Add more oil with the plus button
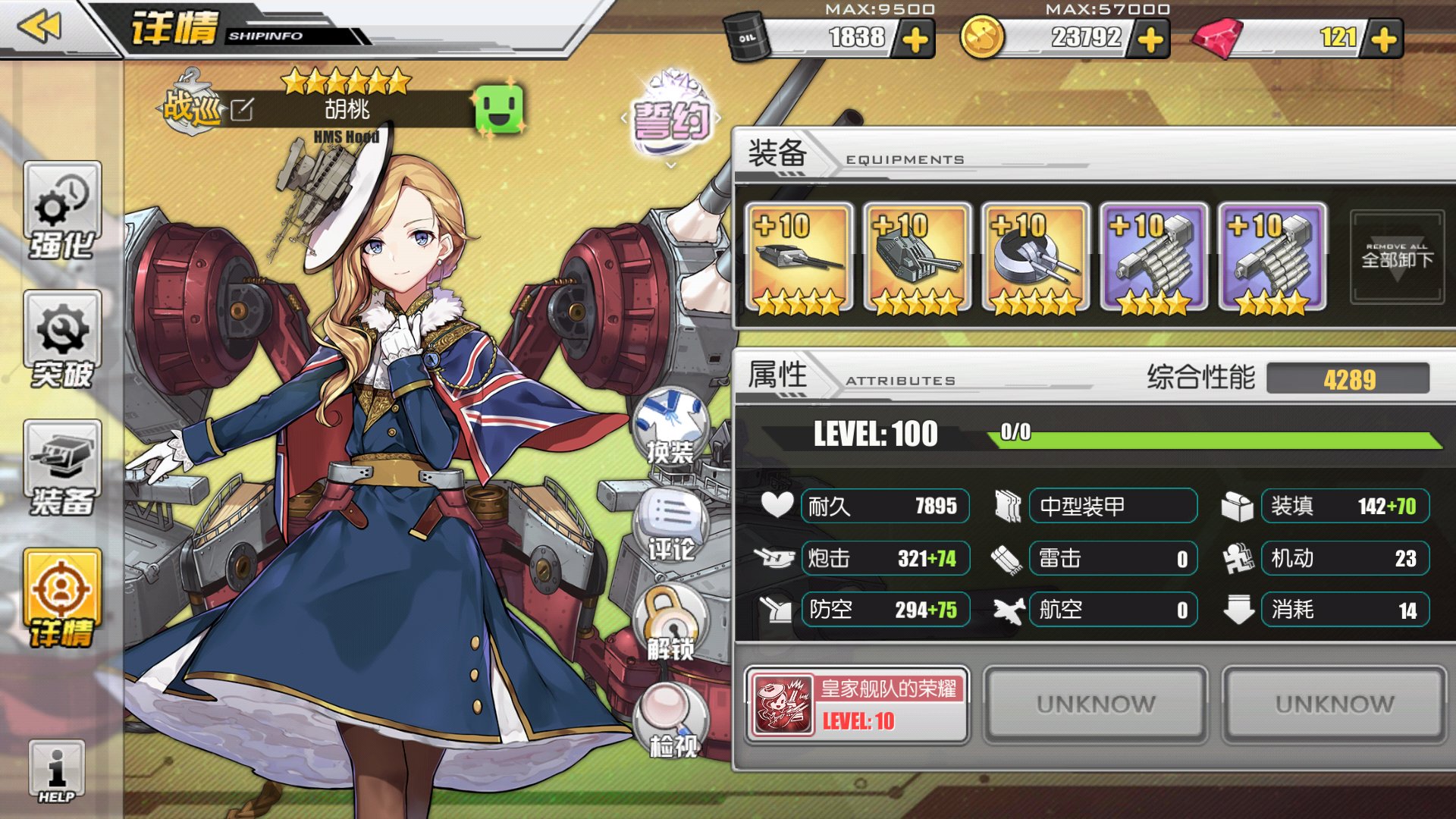The width and height of the screenshot is (1456, 819). tap(915, 39)
